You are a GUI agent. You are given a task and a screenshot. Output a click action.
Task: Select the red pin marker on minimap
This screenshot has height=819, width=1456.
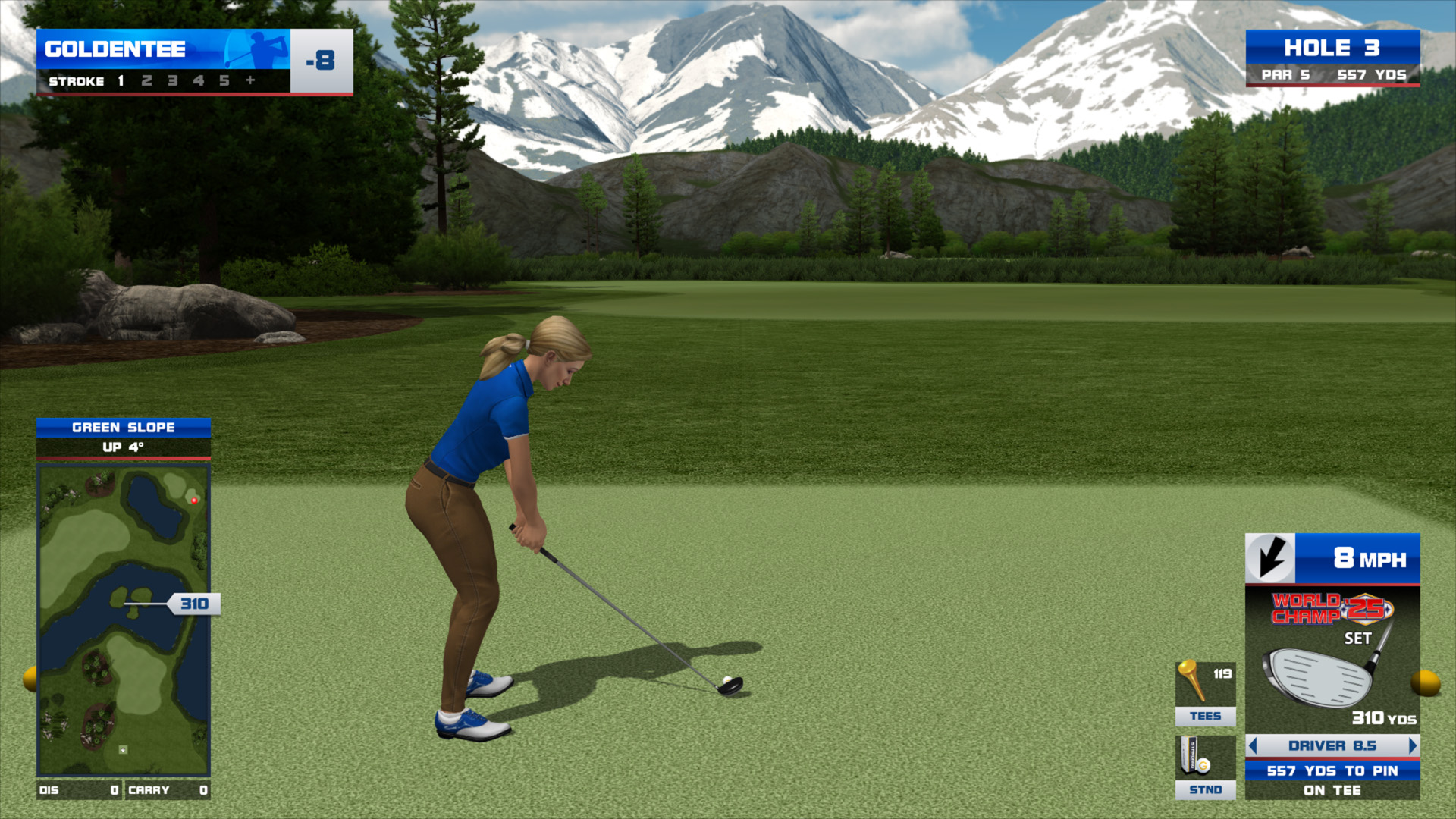pos(194,500)
